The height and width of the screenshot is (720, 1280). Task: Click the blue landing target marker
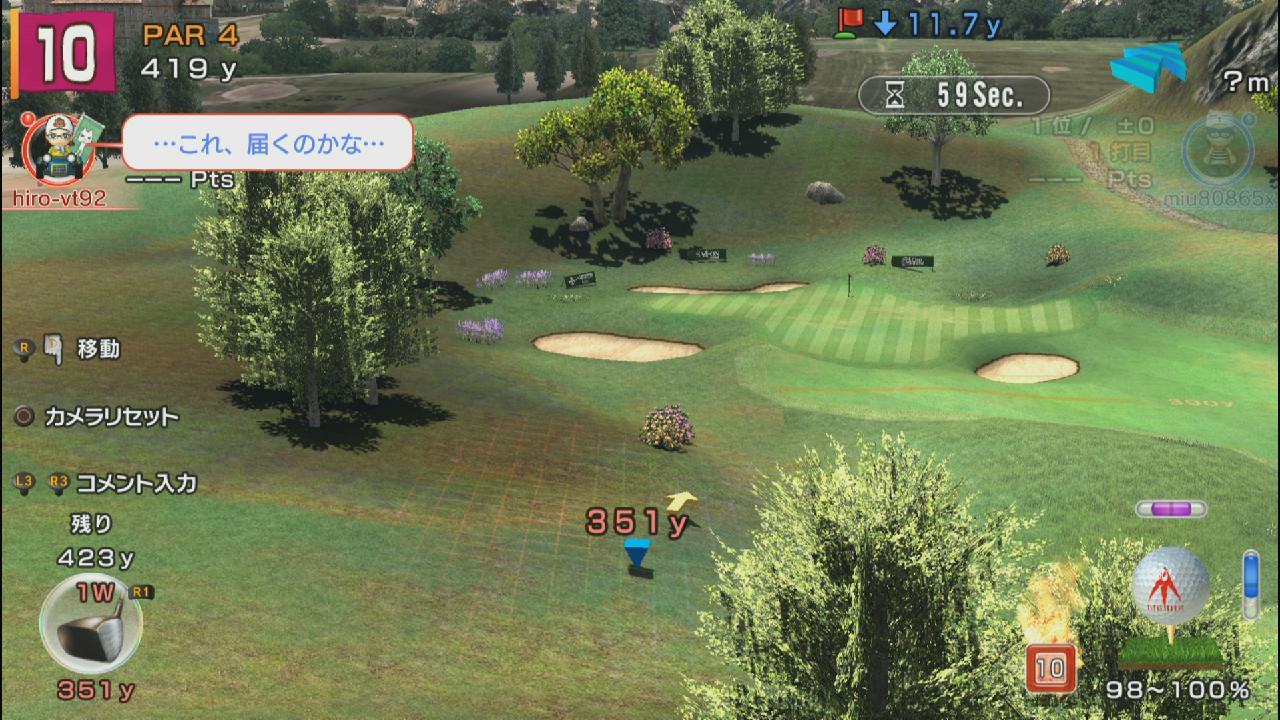point(637,554)
